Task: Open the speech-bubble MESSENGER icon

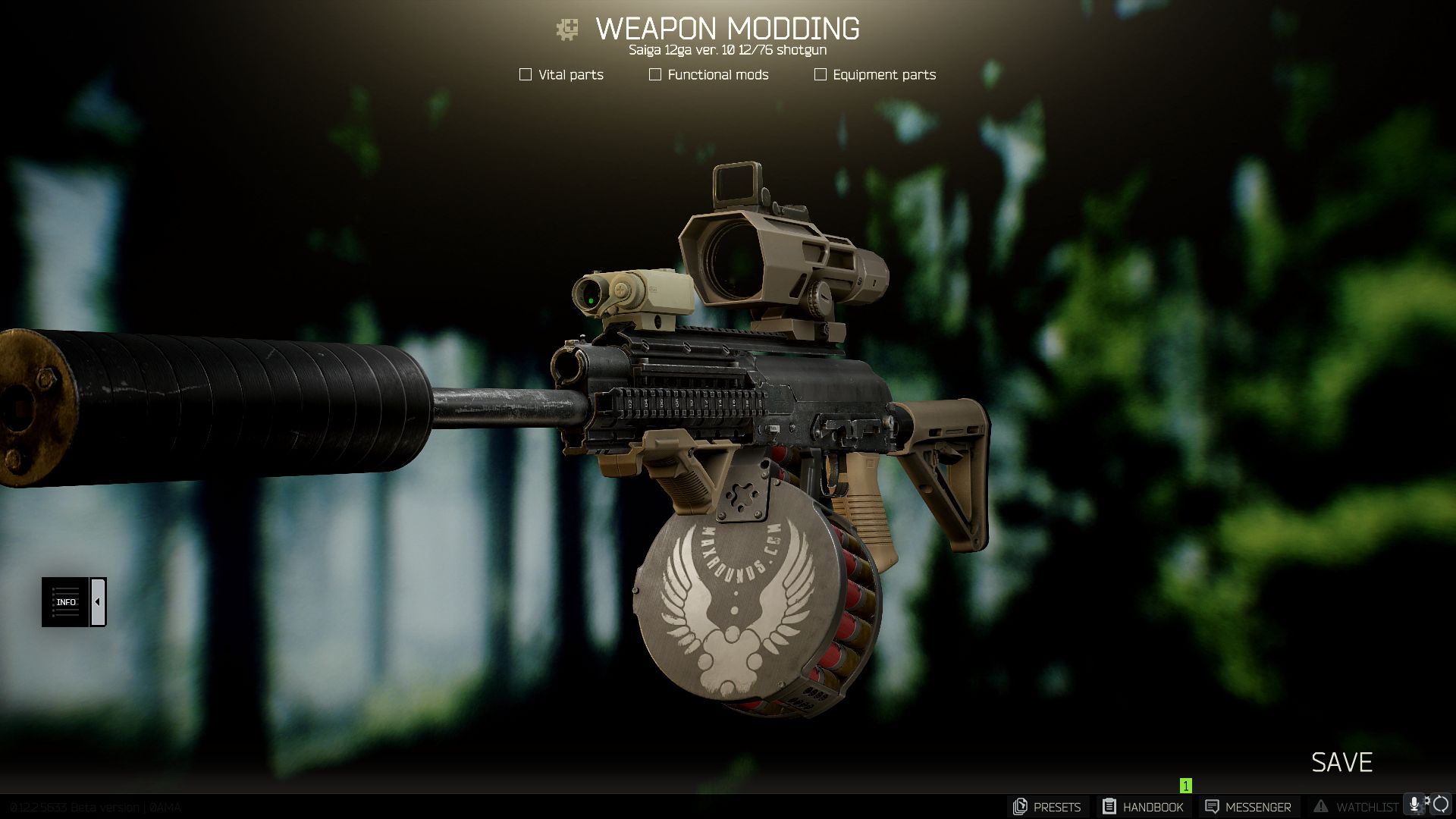Action: 1213,806
